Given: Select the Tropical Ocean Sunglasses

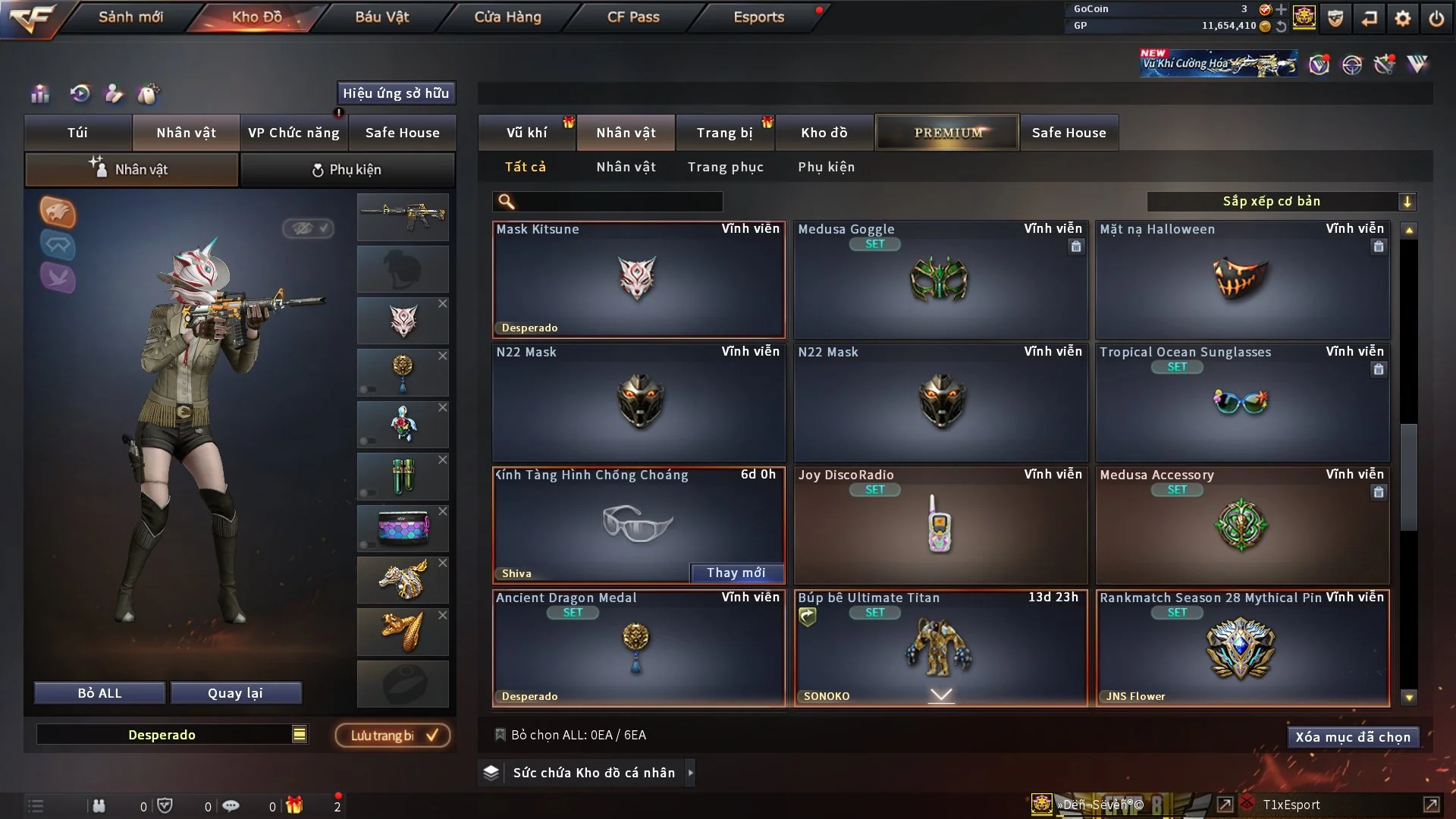Looking at the screenshot, I should click(1241, 403).
